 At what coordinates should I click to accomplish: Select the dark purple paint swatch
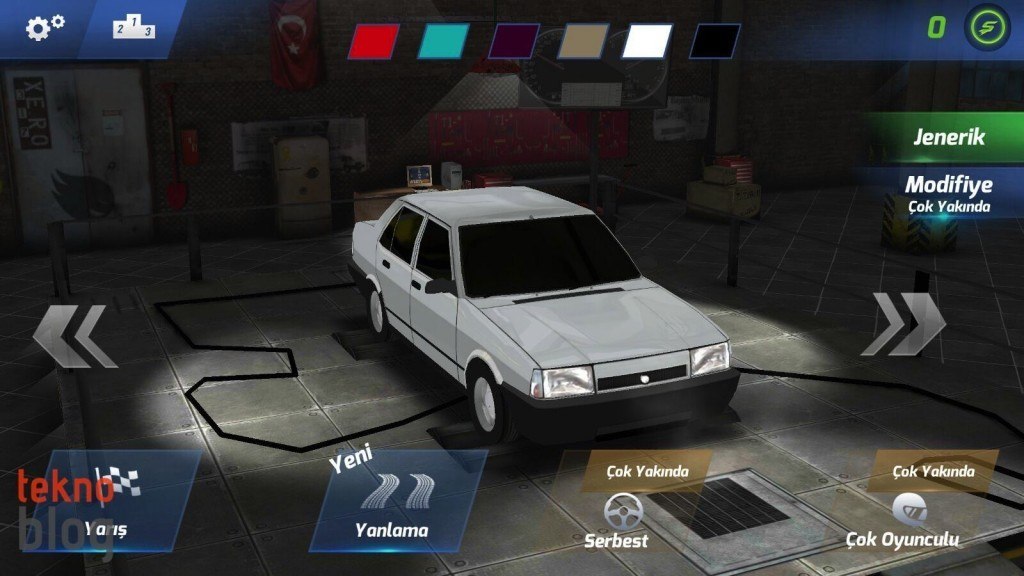(514, 41)
